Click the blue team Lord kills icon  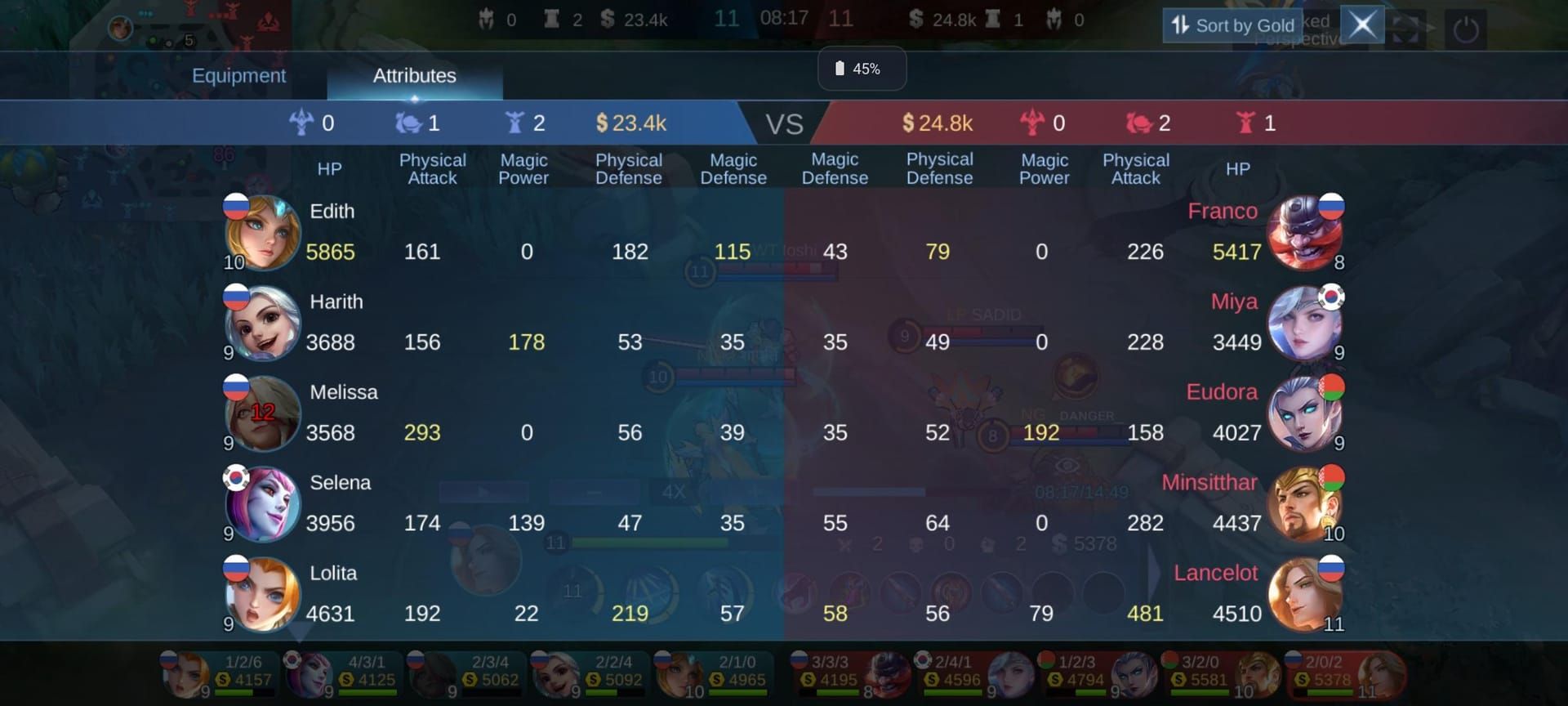[303, 123]
